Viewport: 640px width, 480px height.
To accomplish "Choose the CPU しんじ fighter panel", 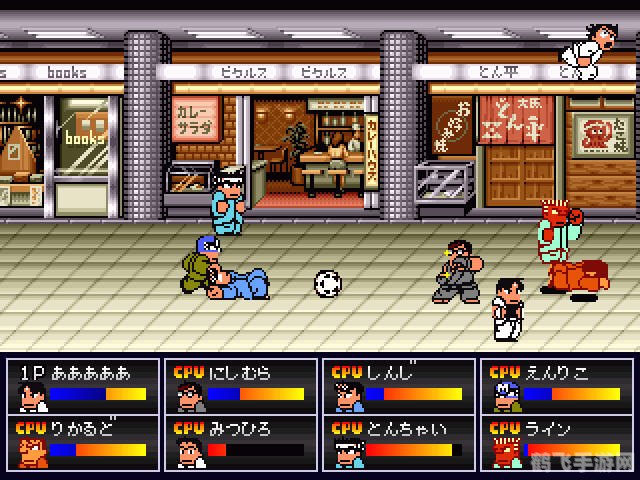I will coord(395,386).
